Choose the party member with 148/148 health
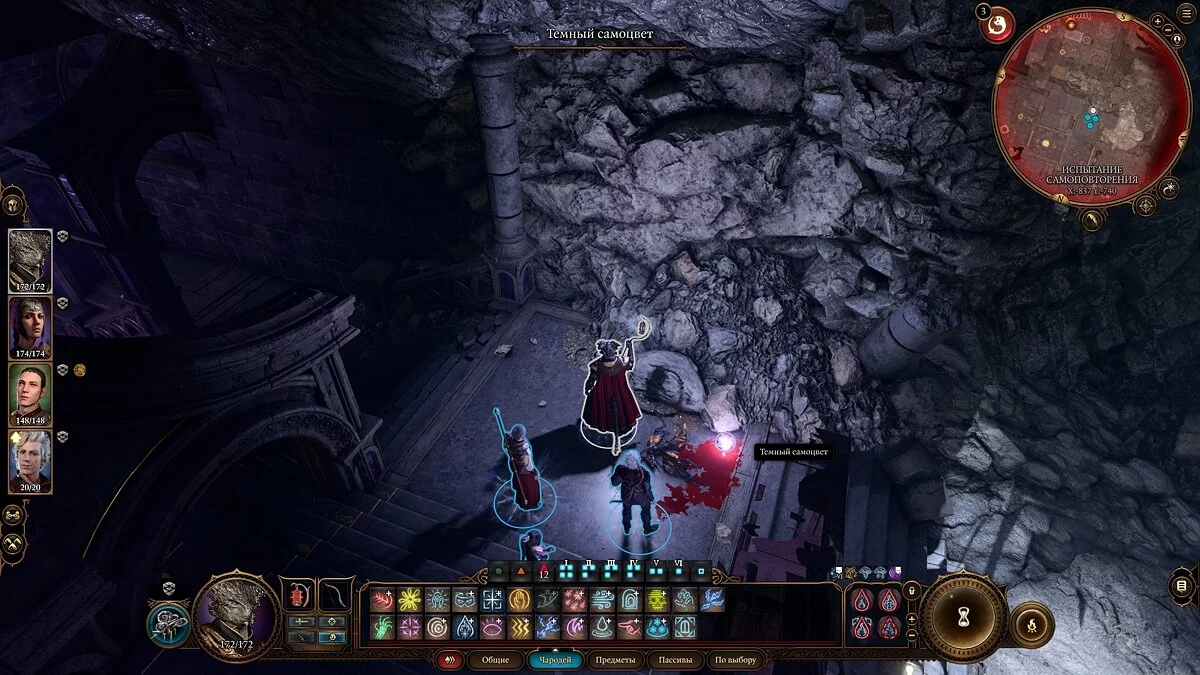This screenshot has width=1200, height=675. click(x=30, y=393)
